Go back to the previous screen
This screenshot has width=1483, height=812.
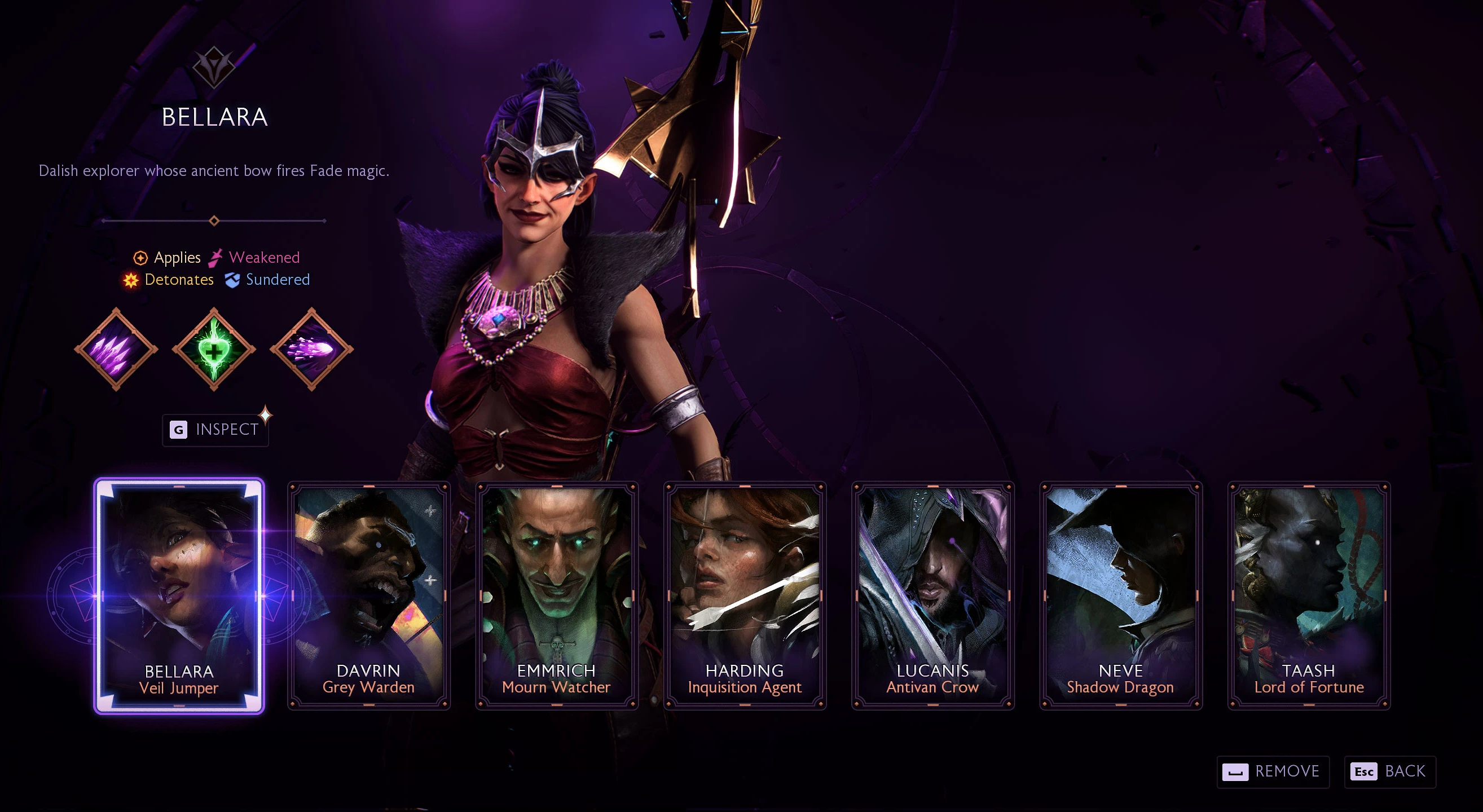pos(1389,771)
